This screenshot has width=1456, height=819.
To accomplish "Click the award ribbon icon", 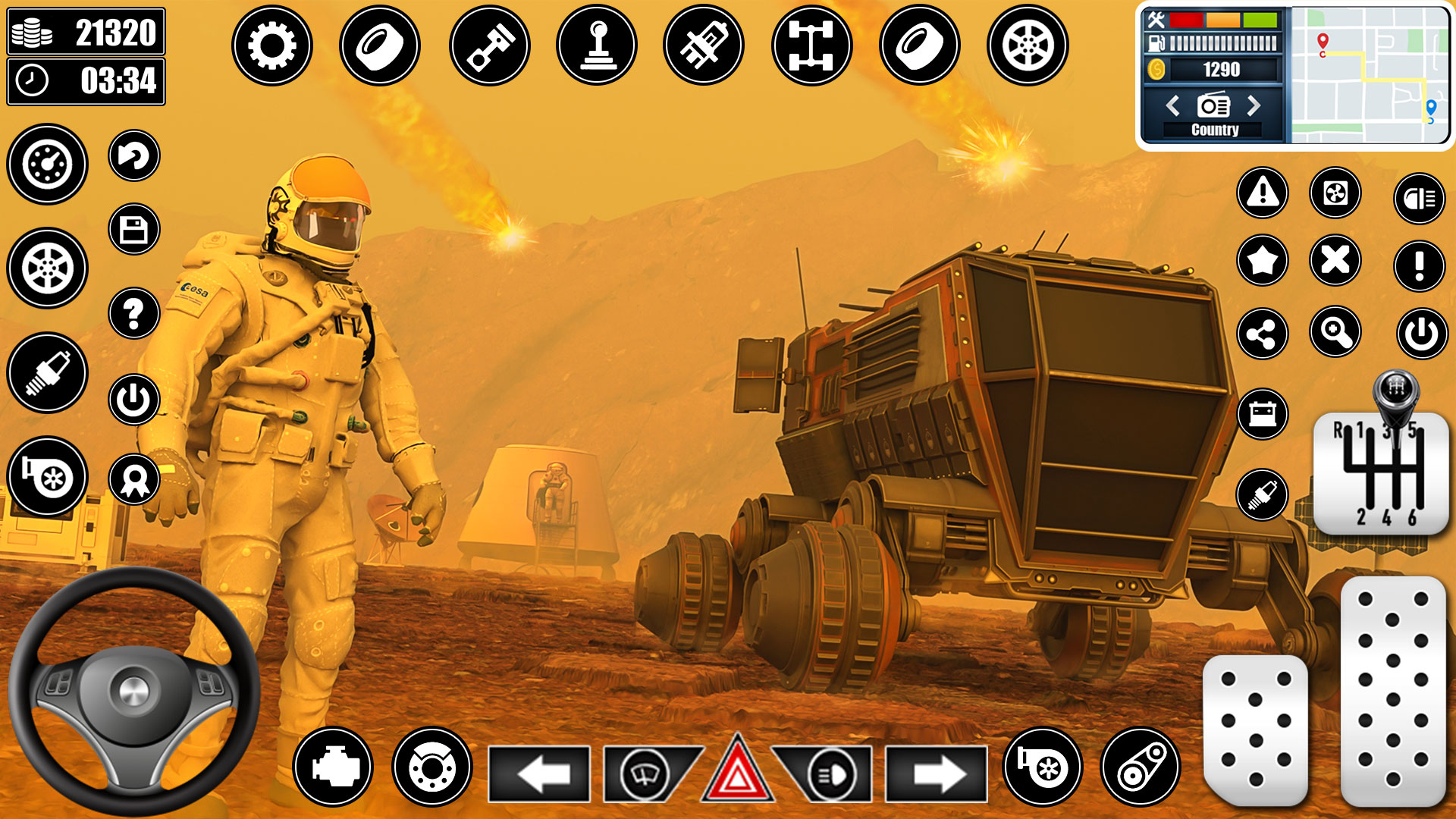I will coord(134,479).
